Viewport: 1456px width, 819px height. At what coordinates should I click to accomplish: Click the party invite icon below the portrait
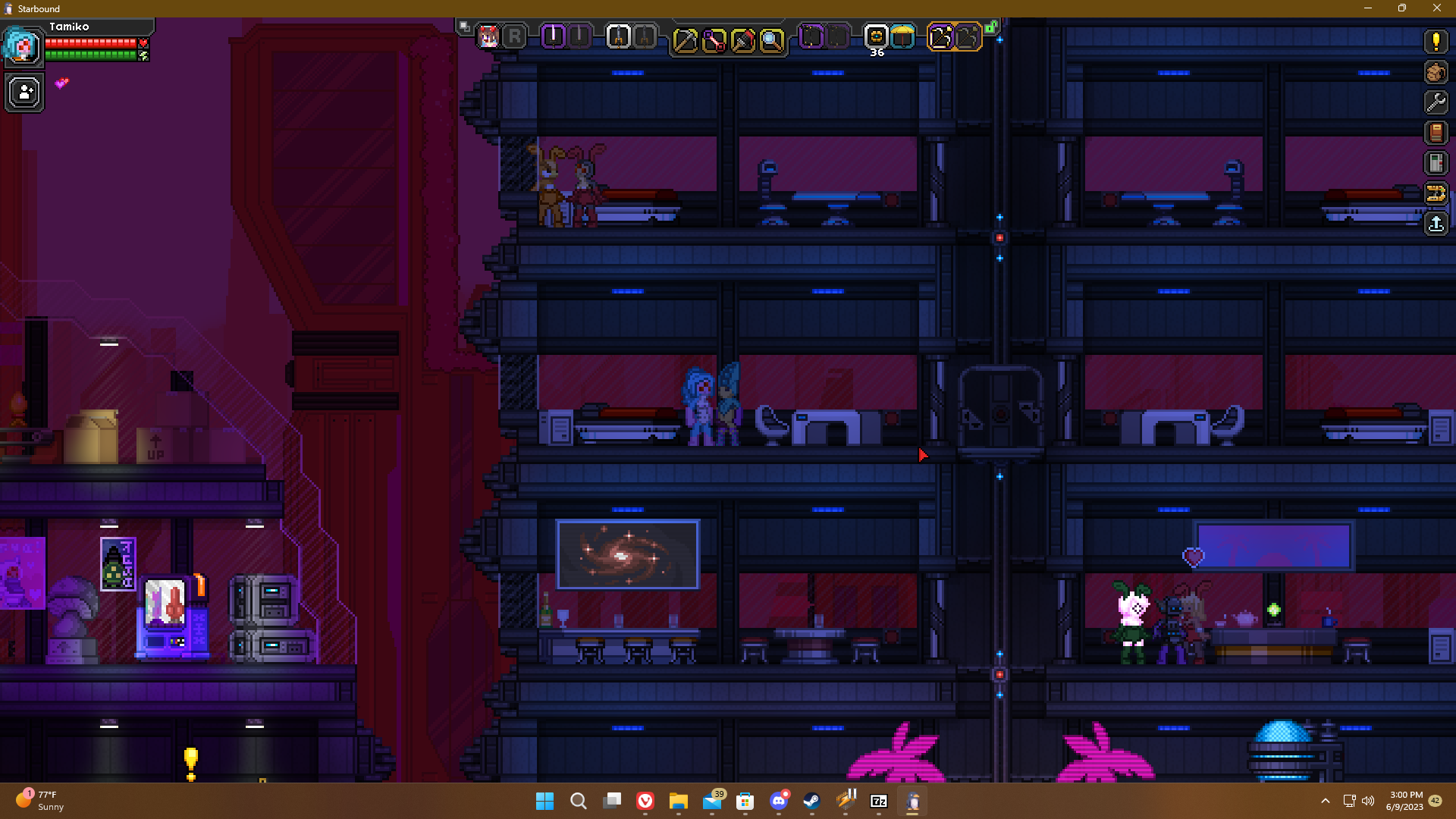(24, 93)
